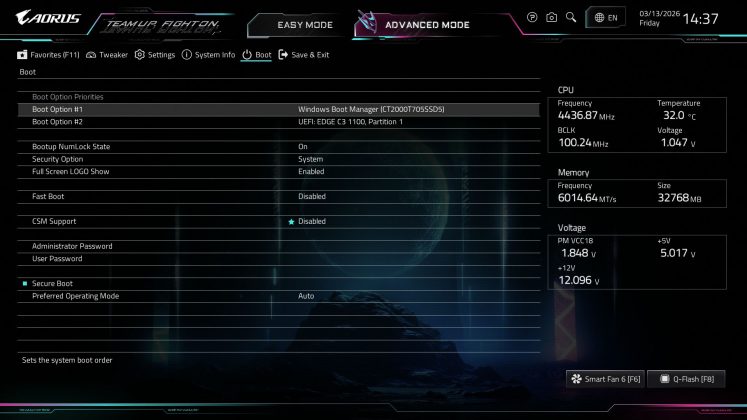Show the System Info page
This screenshot has height=420, width=747.
(209, 55)
